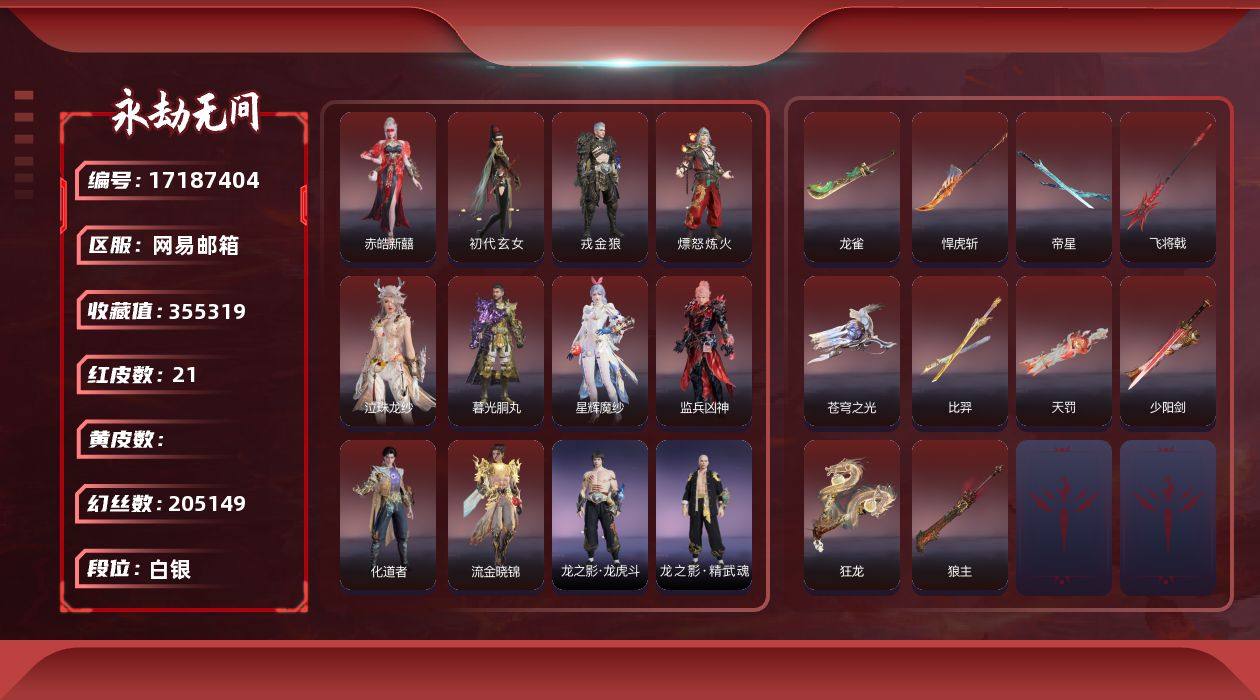Pick the 苍穹之光 weapon card

(x=852, y=351)
